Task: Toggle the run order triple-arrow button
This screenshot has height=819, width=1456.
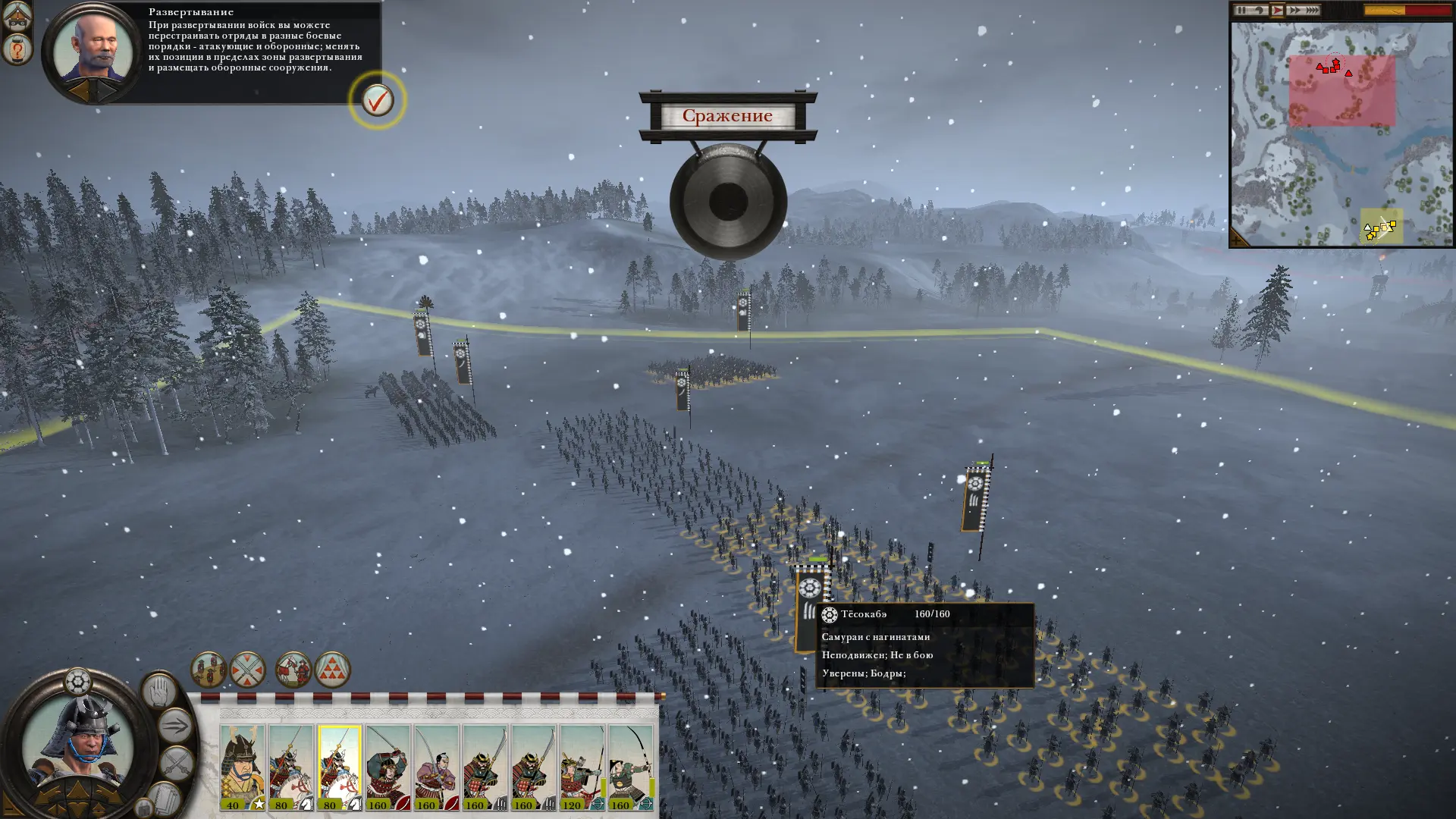Action: coord(174,726)
